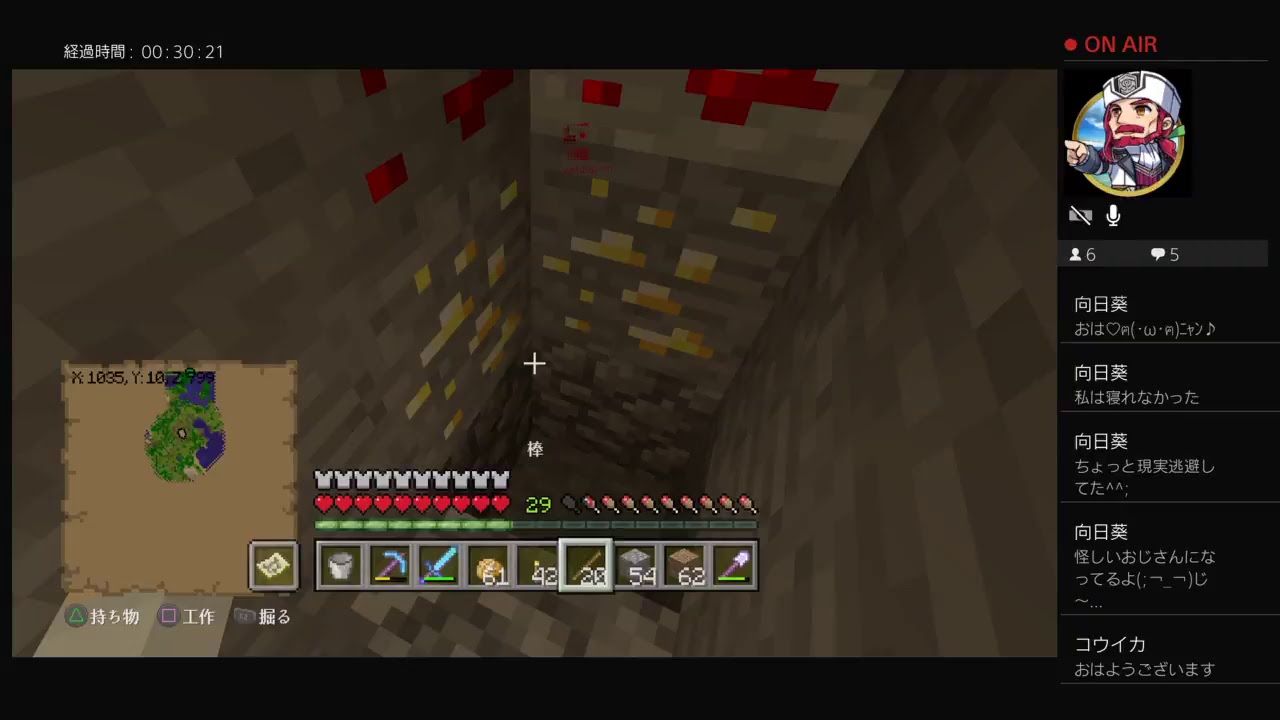
Task: Expand the viewer count showing 6
Action: (x=1082, y=254)
